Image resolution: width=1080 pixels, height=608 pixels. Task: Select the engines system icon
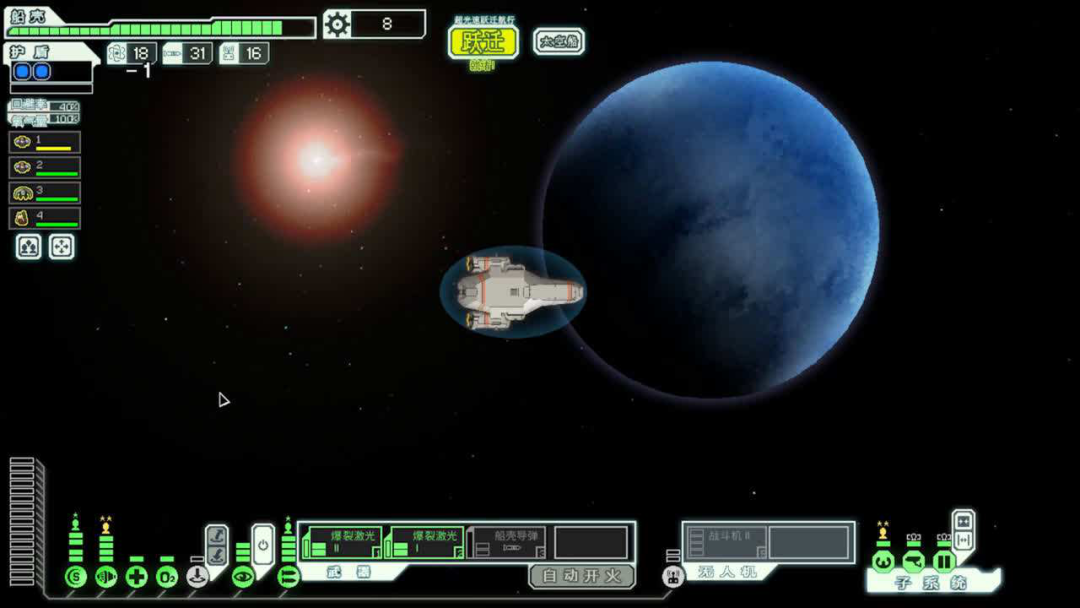click(x=106, y=577)
